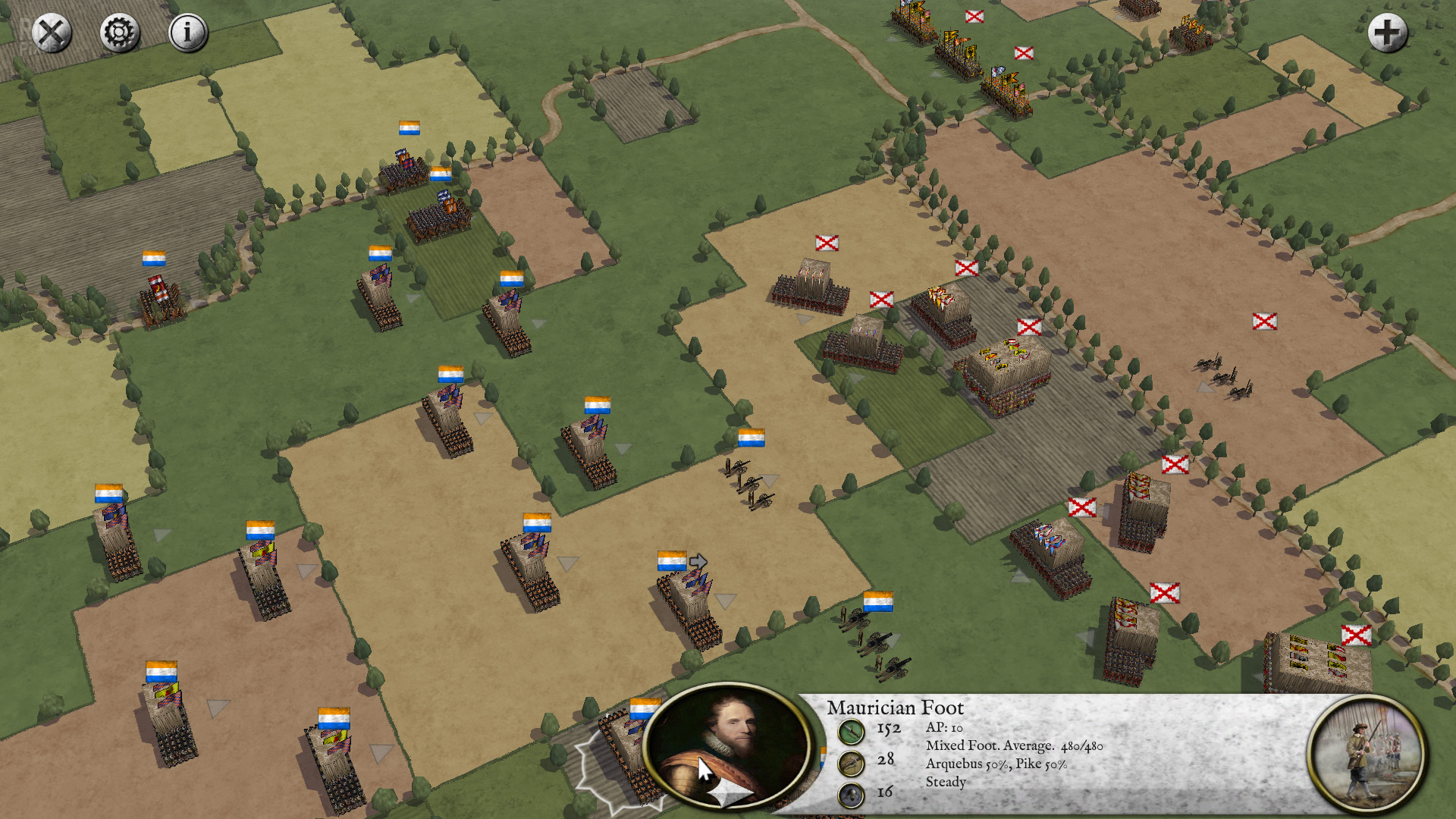
Task: Close the battle with the X button
Action: tap(52, 33)
